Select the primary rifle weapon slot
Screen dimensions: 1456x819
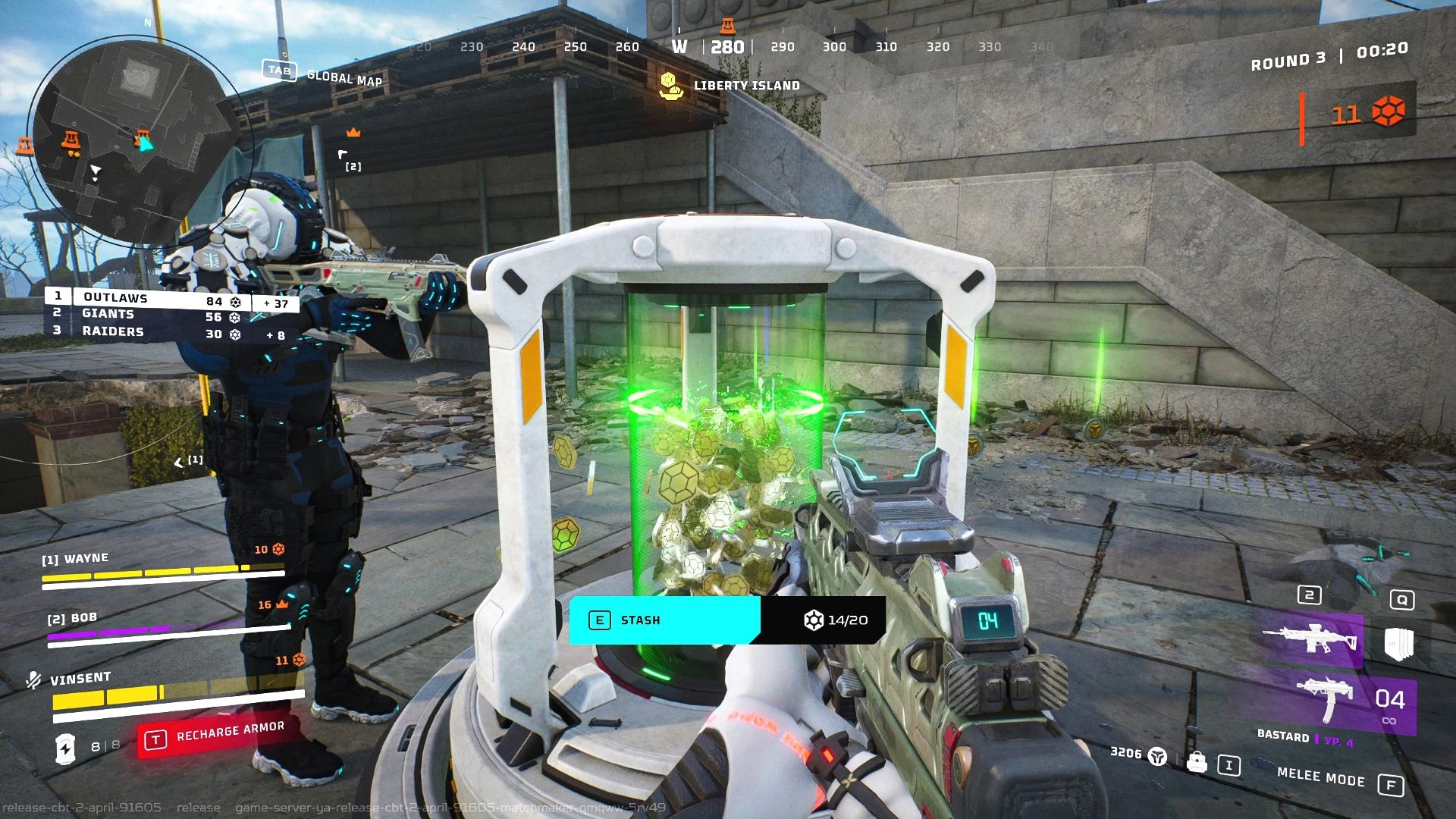pyautogui.click(x=1311, y=639)
